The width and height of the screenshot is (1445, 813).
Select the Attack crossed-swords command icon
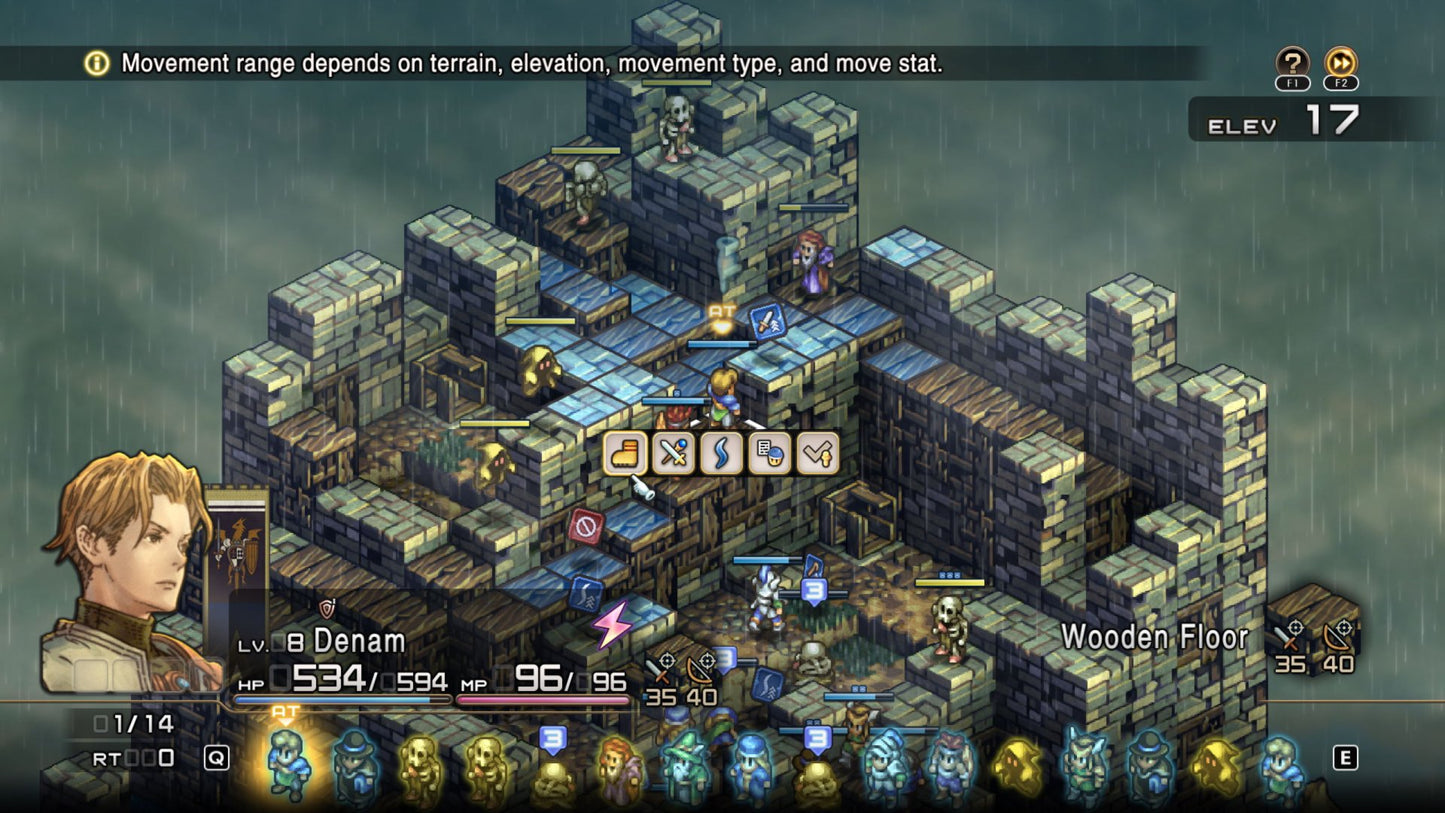(672, 453)
